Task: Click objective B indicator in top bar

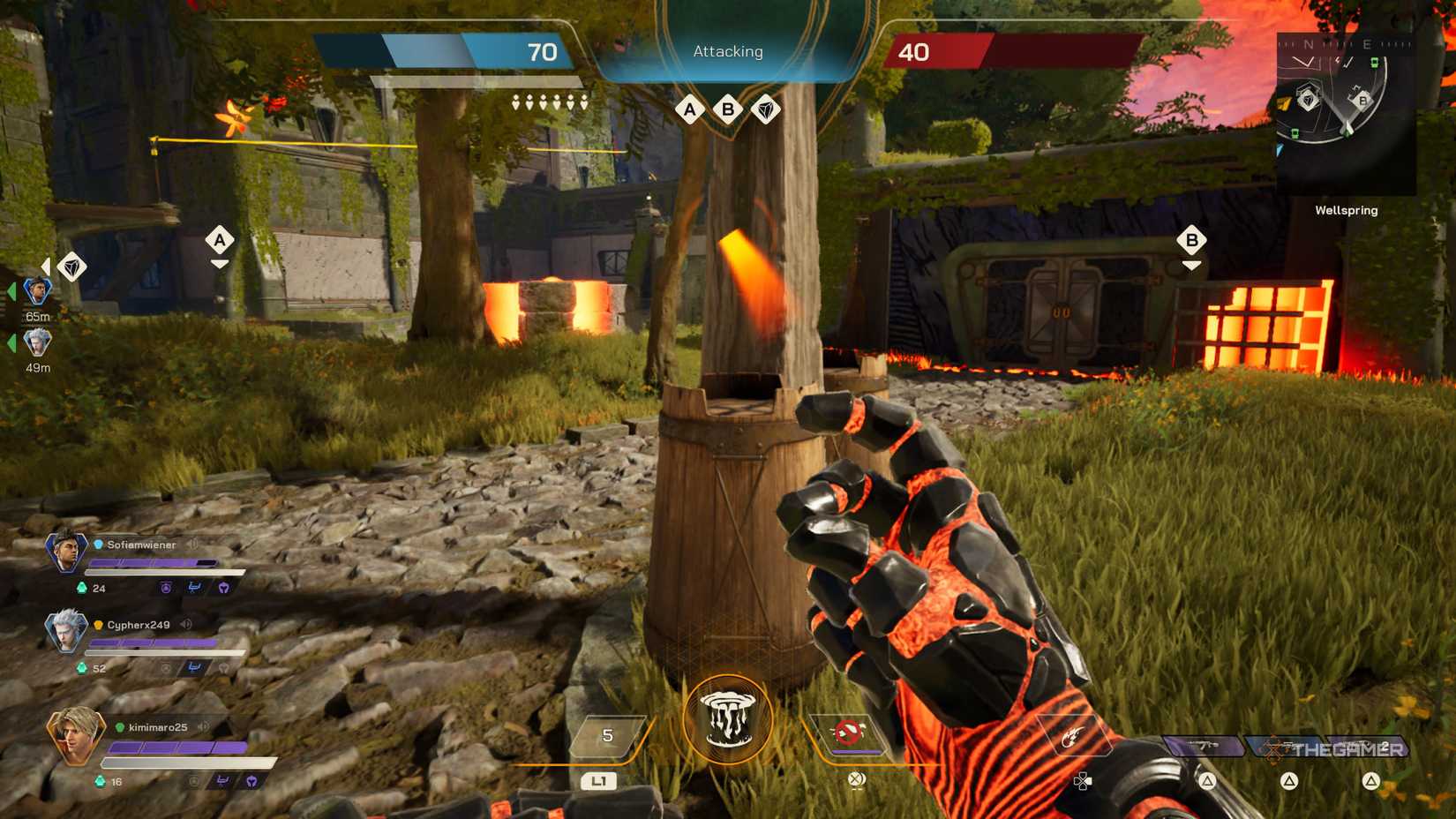Action: point(728,109)
